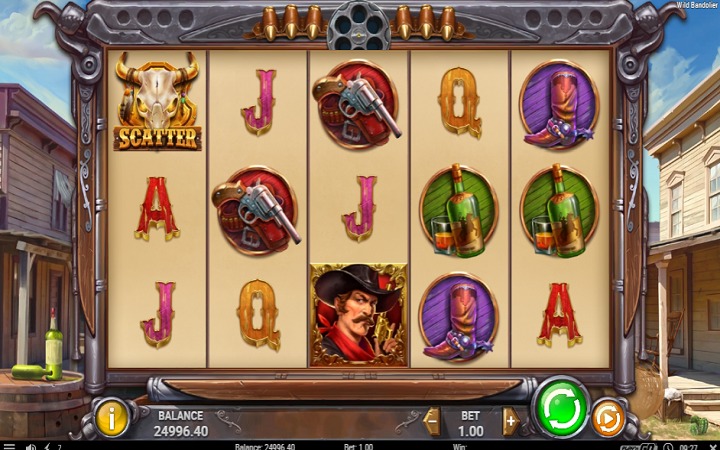This screenshot has width=720, height=450.
Task: Decrease the bet with the left arrow
Action: (x=432, y=421)
